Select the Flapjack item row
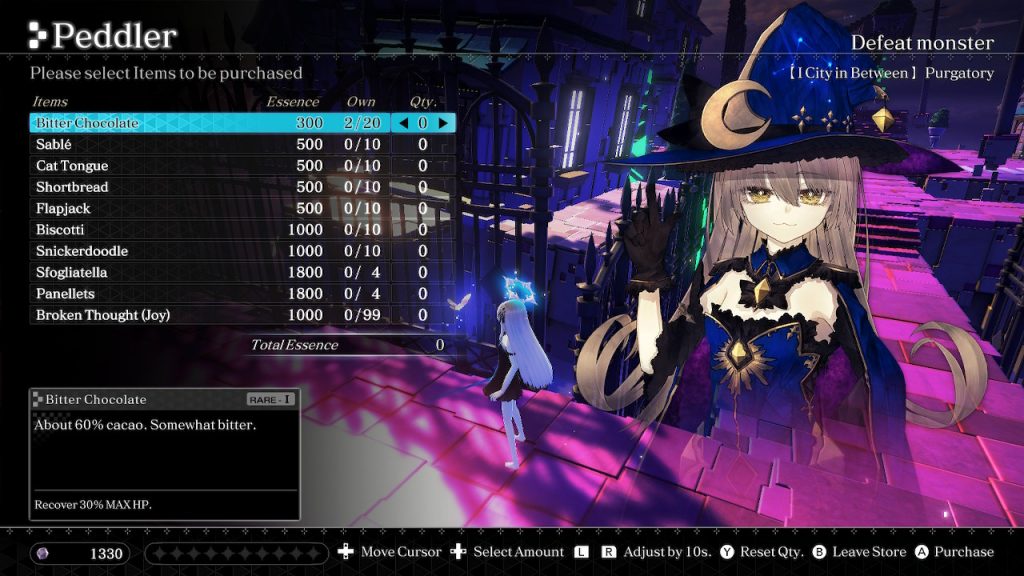The height and width of the screenshot is (576, 1024). [x=63, y=208]
